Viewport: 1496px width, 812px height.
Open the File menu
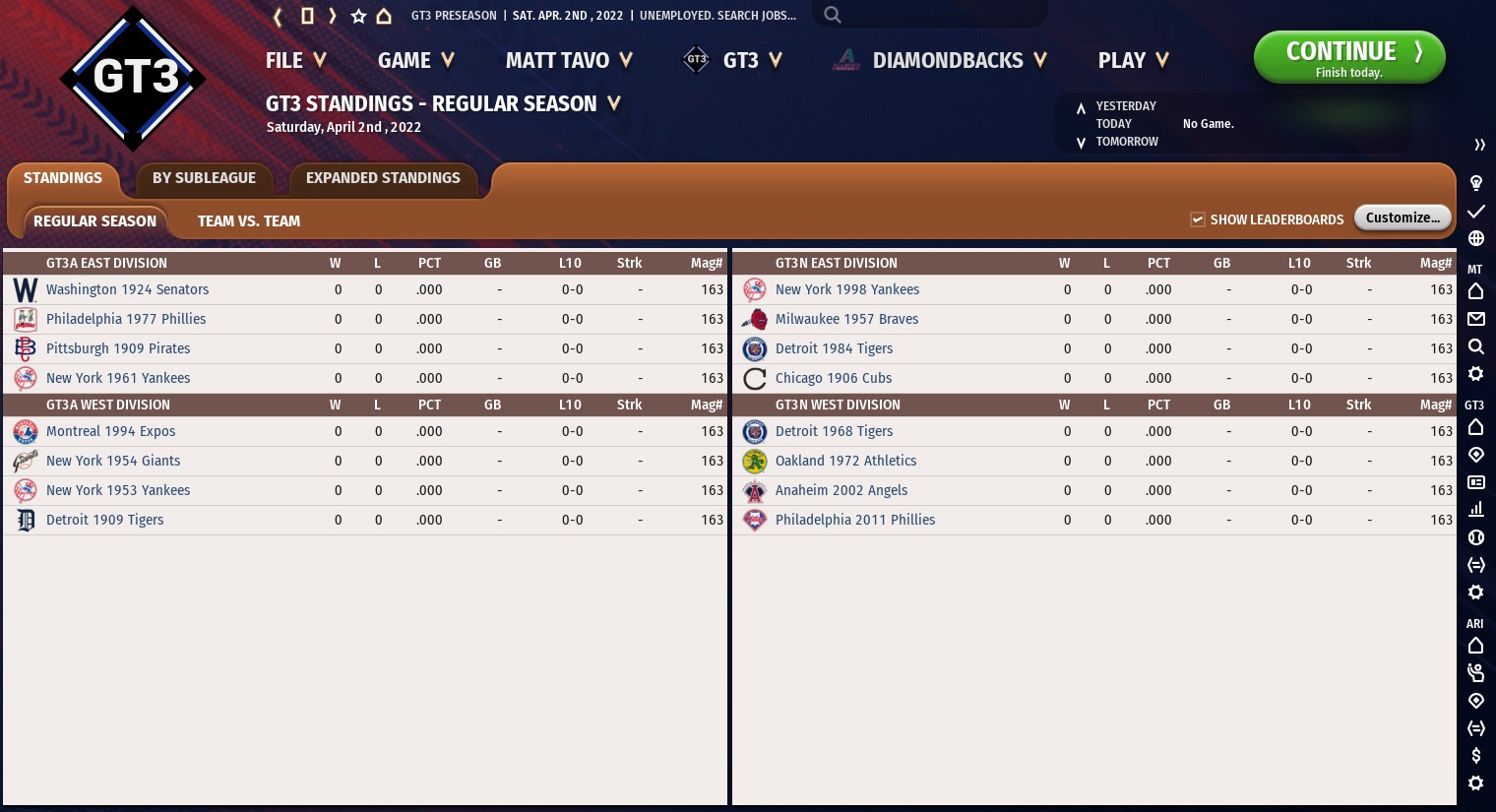(294, 61)
